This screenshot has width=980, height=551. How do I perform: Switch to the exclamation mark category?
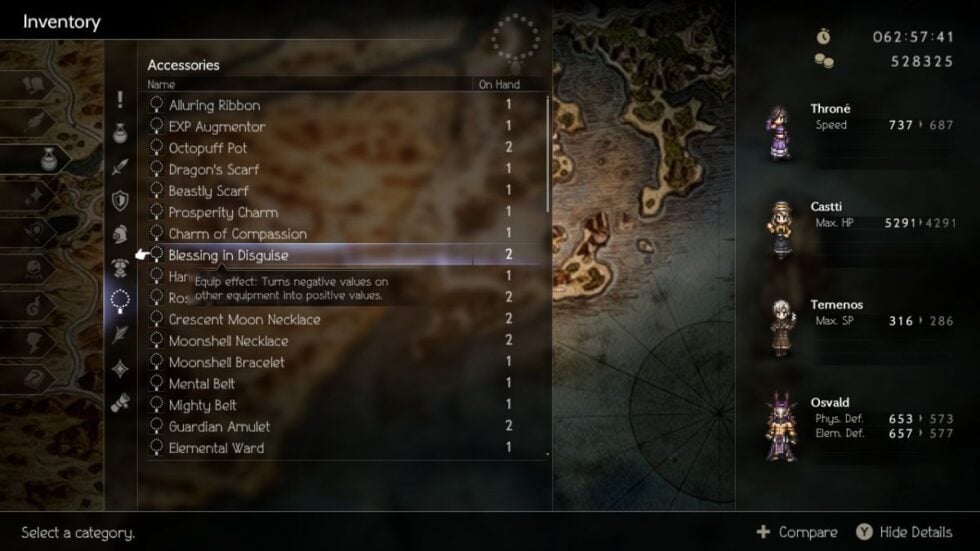(120, 100)
